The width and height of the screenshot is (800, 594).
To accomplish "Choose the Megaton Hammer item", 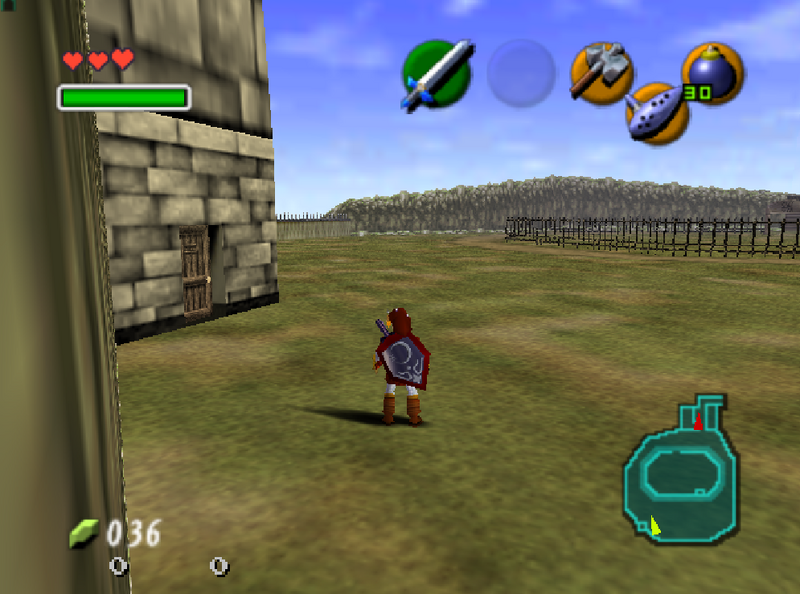I will click(x=600, y=72).
